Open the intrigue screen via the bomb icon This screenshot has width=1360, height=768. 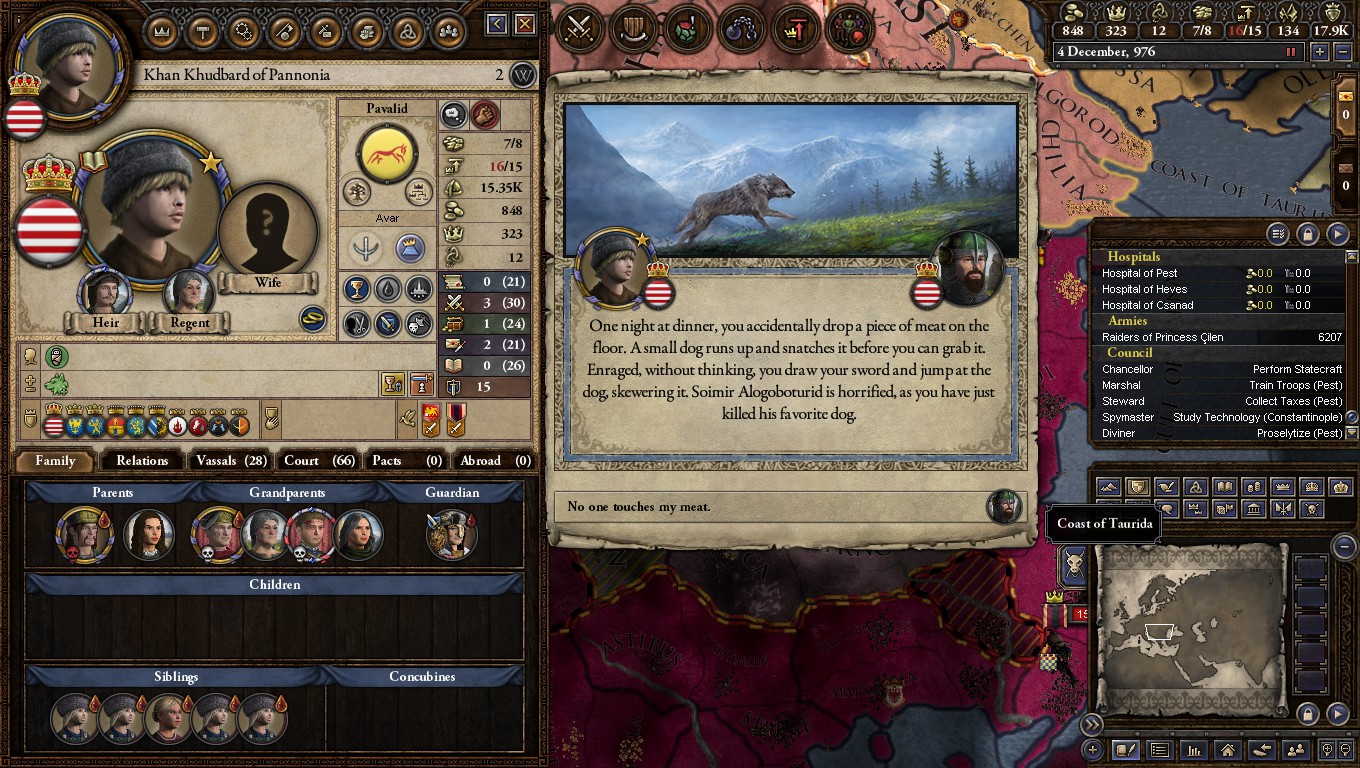[740, 28]
